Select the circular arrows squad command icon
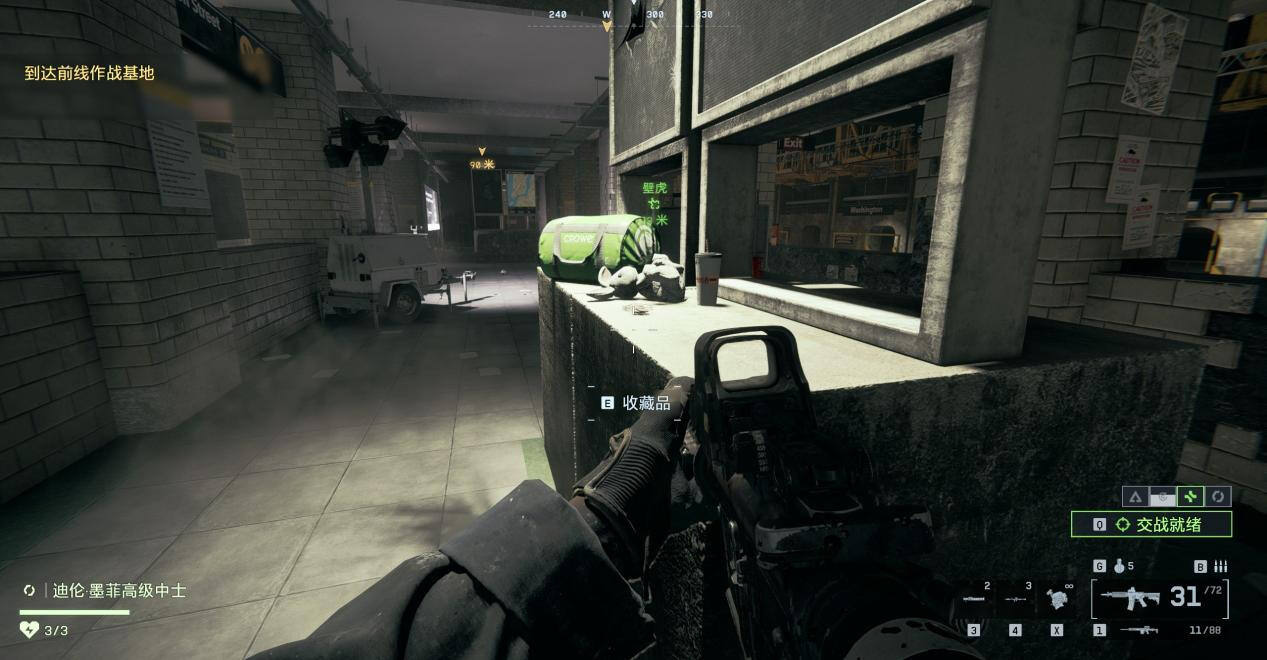 [1217, 496]
